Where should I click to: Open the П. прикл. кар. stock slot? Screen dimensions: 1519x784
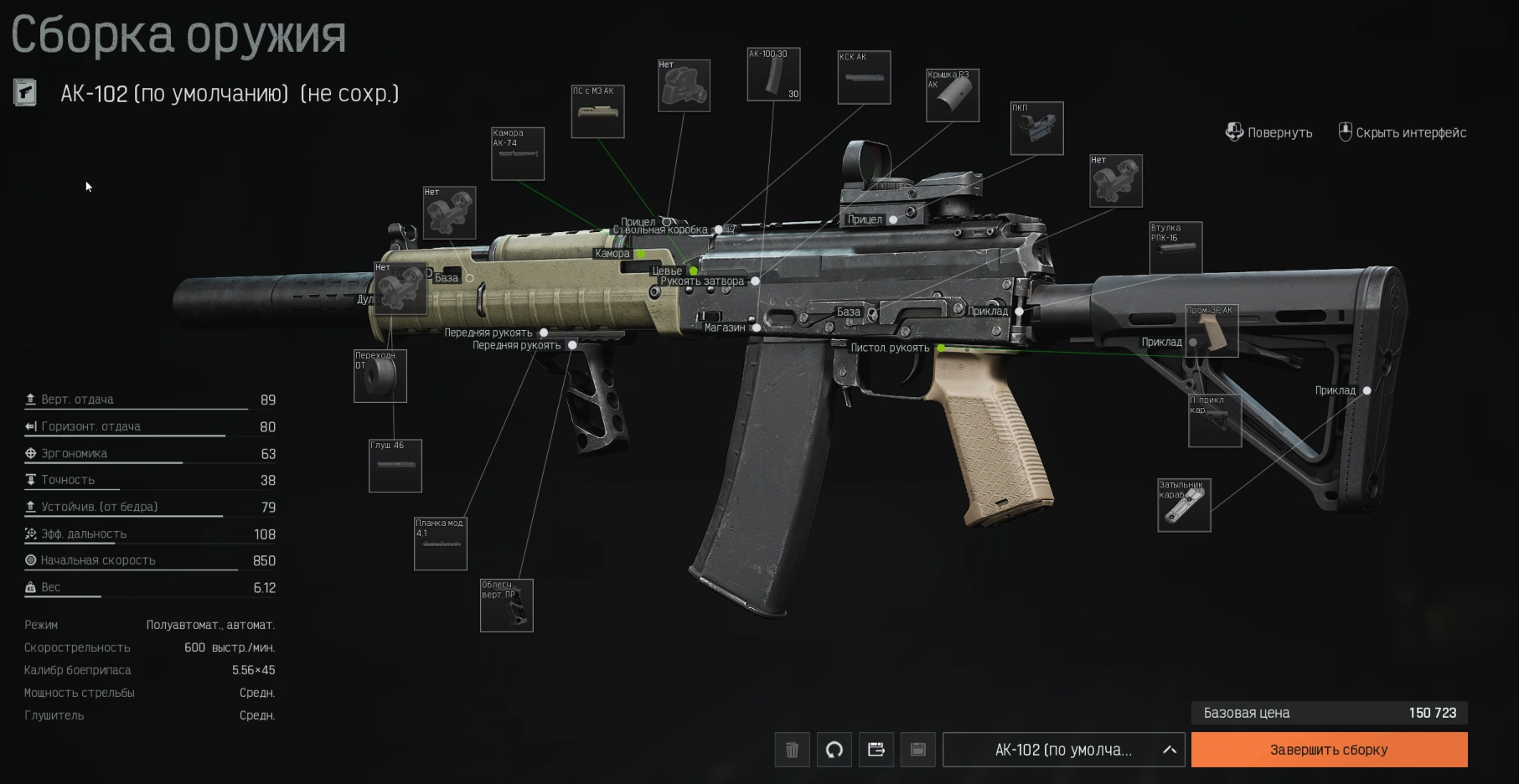click(x=1214, y=420)
